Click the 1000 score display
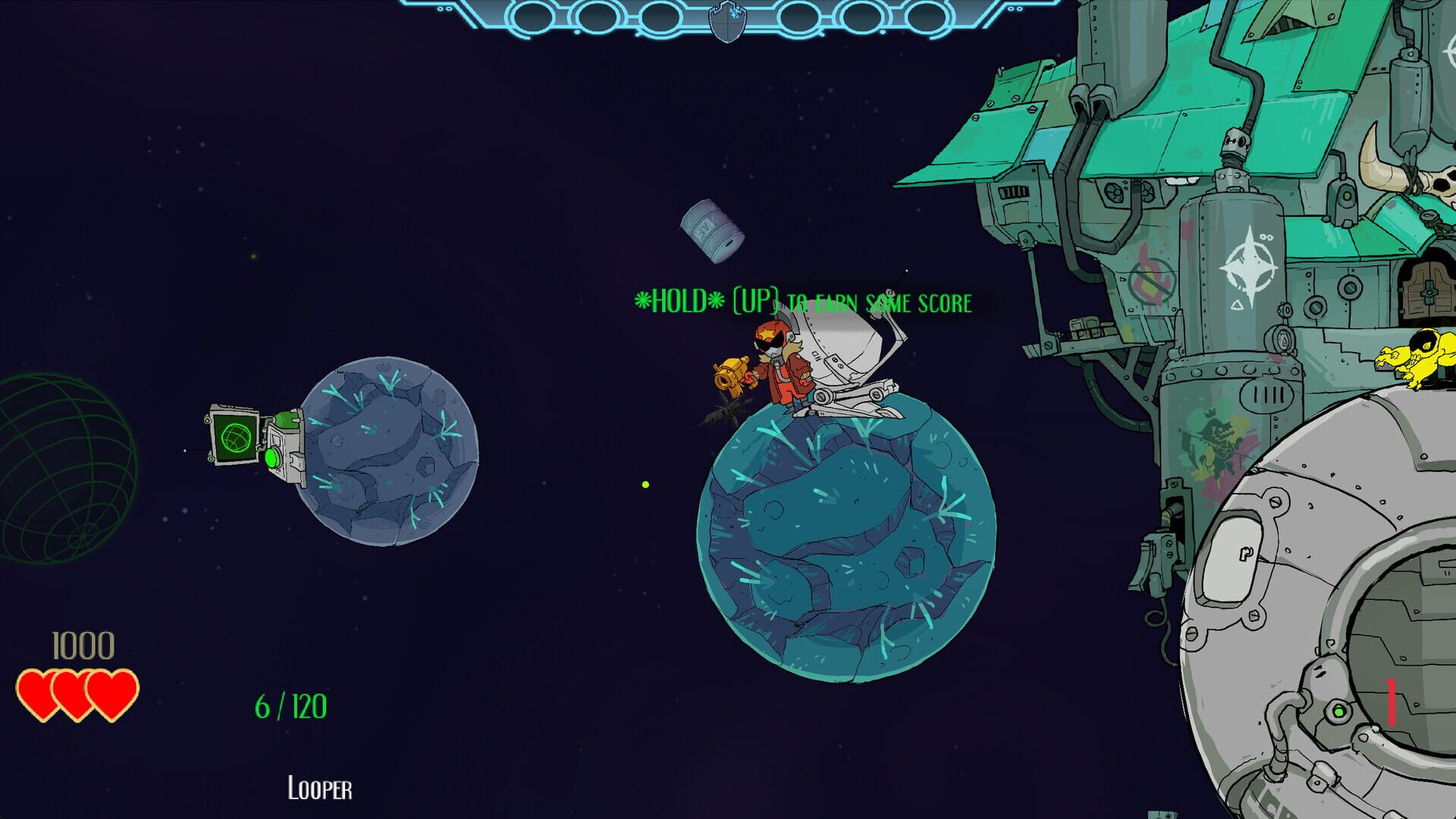 (81, 646)
